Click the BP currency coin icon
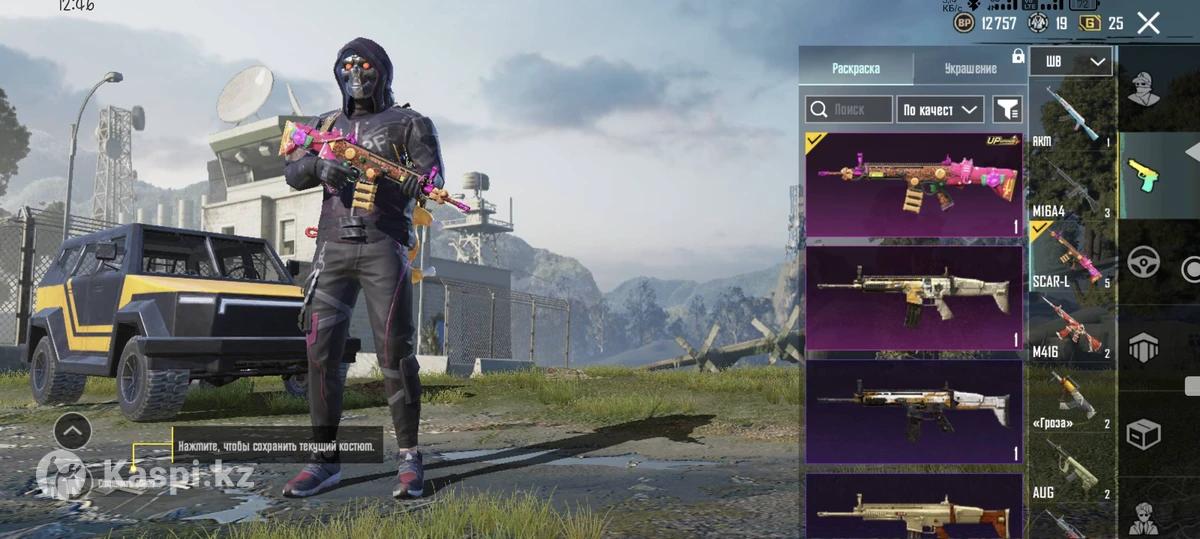 [964, 23]
